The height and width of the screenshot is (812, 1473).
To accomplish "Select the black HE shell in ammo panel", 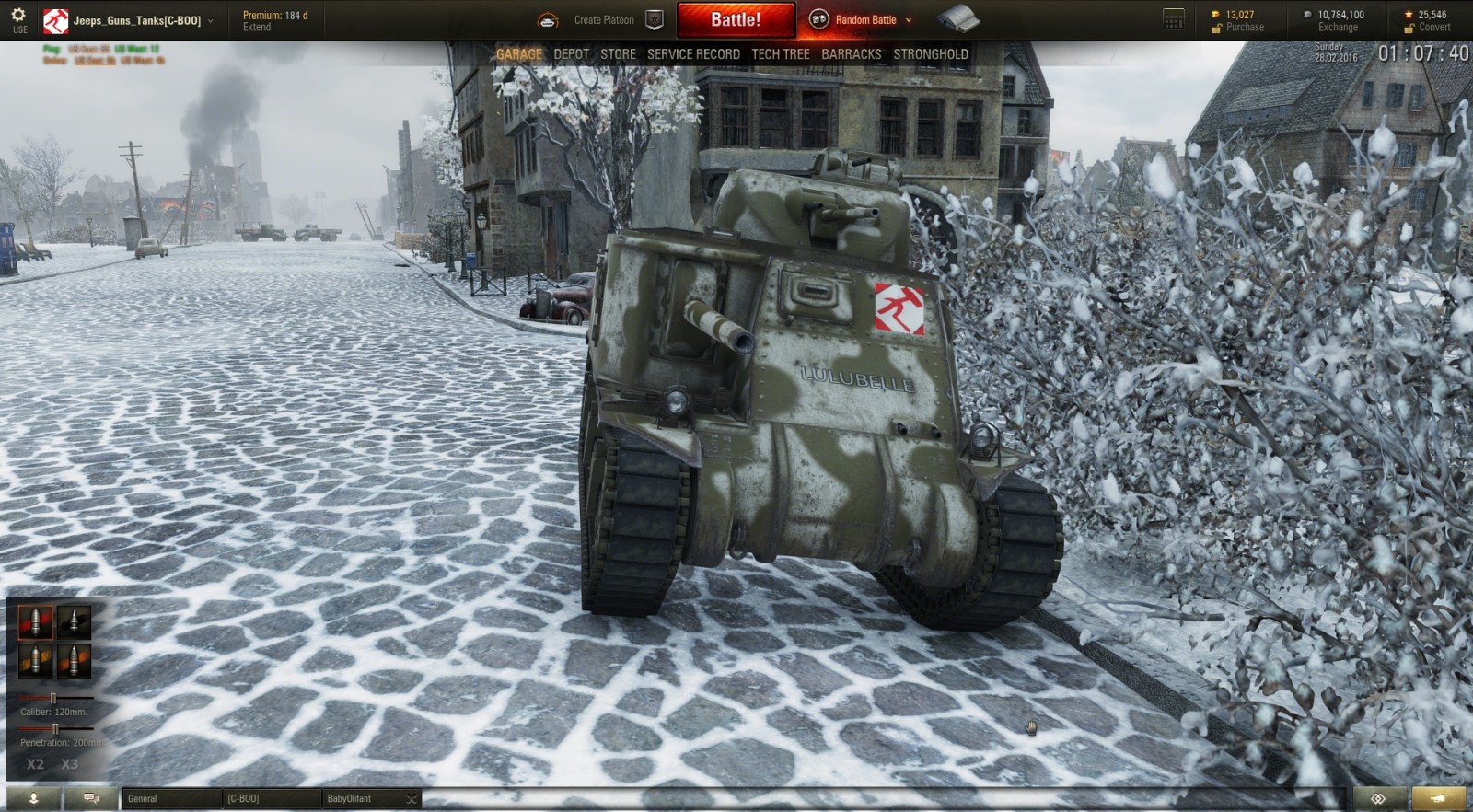I will click(74, 622).
